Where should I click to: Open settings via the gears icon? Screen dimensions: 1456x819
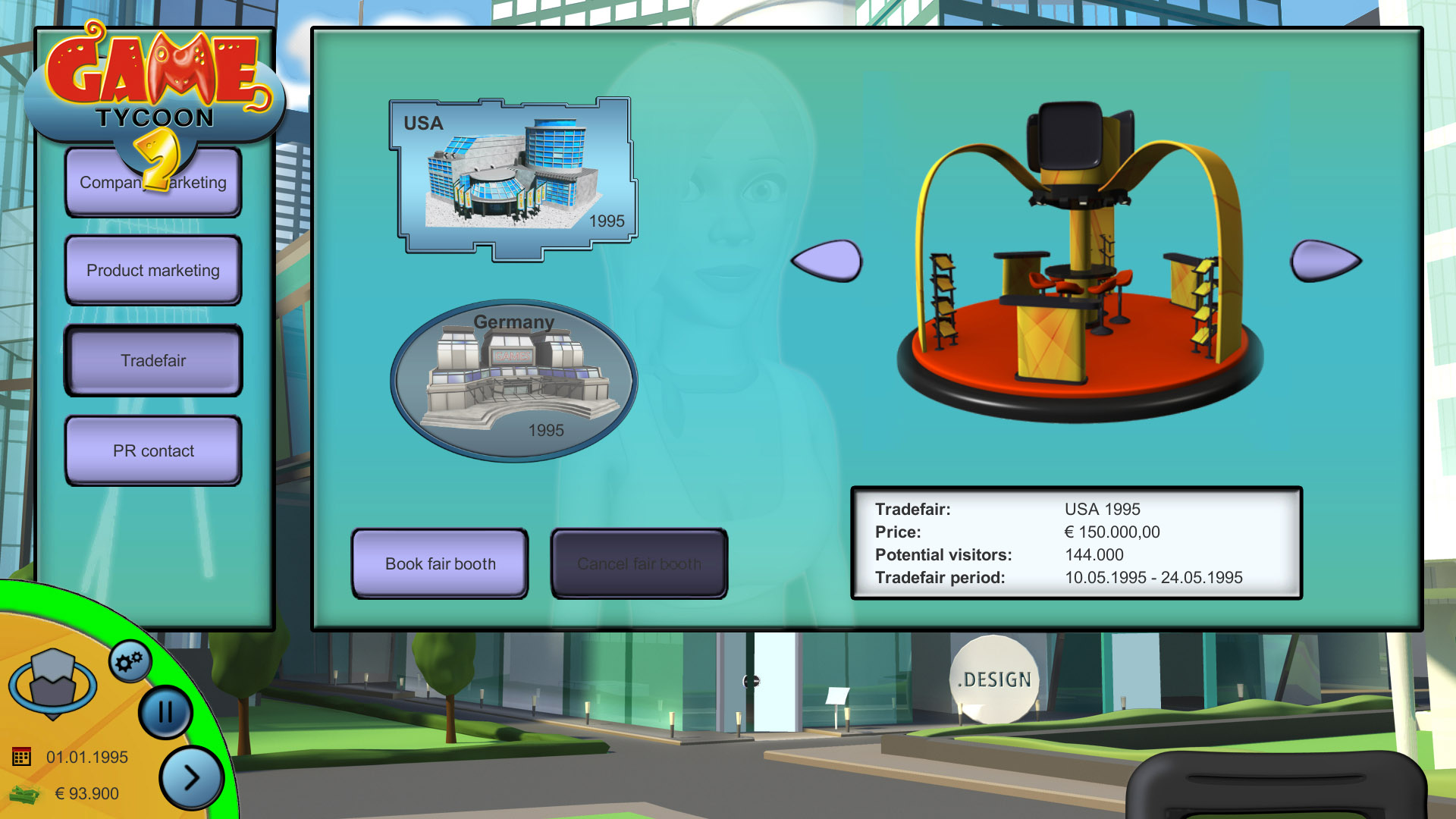click(x=130, y=662)
